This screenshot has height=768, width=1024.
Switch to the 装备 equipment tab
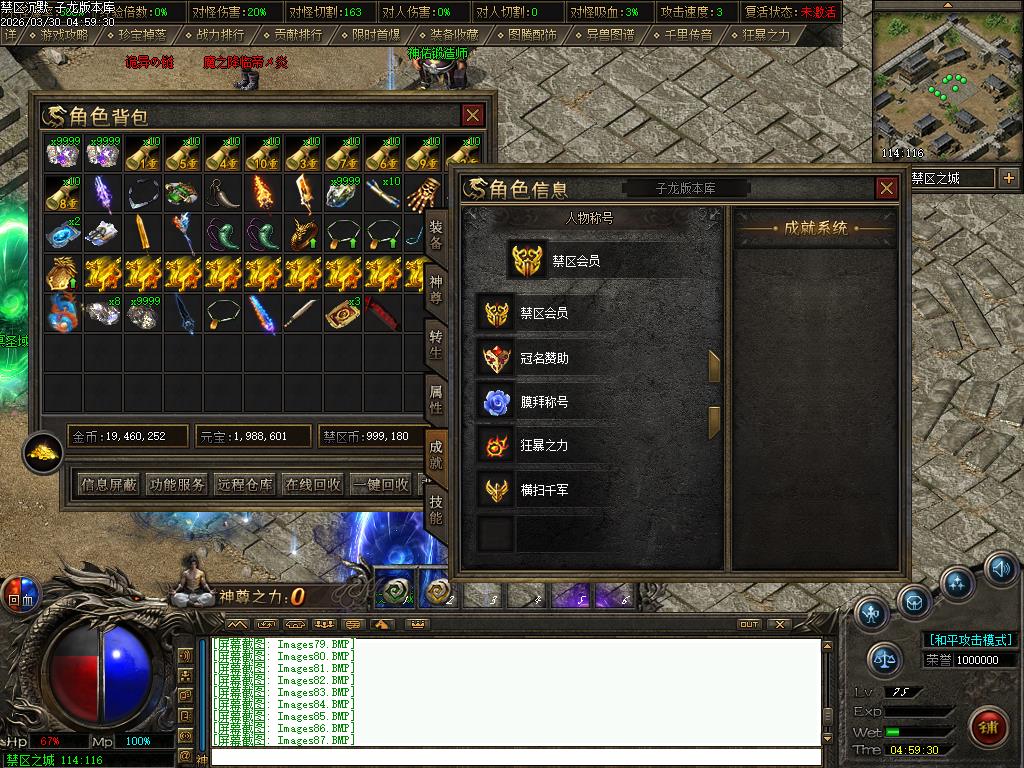coord(436,234)
